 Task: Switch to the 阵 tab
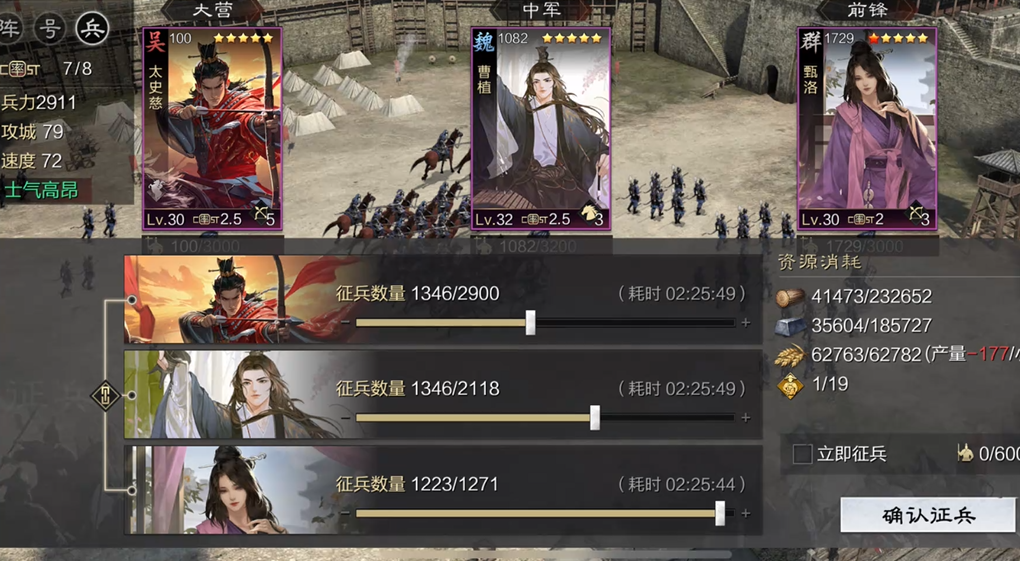[10, 28]
